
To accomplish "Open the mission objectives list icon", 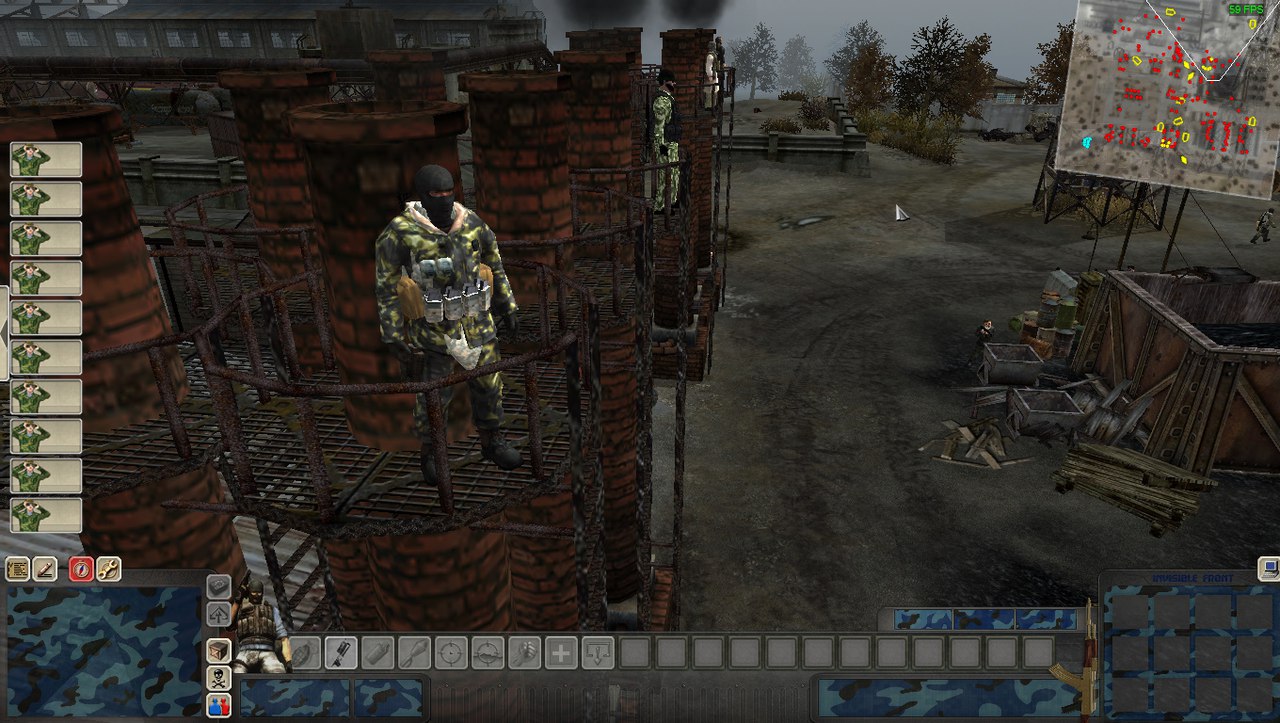I will [17, 569].
